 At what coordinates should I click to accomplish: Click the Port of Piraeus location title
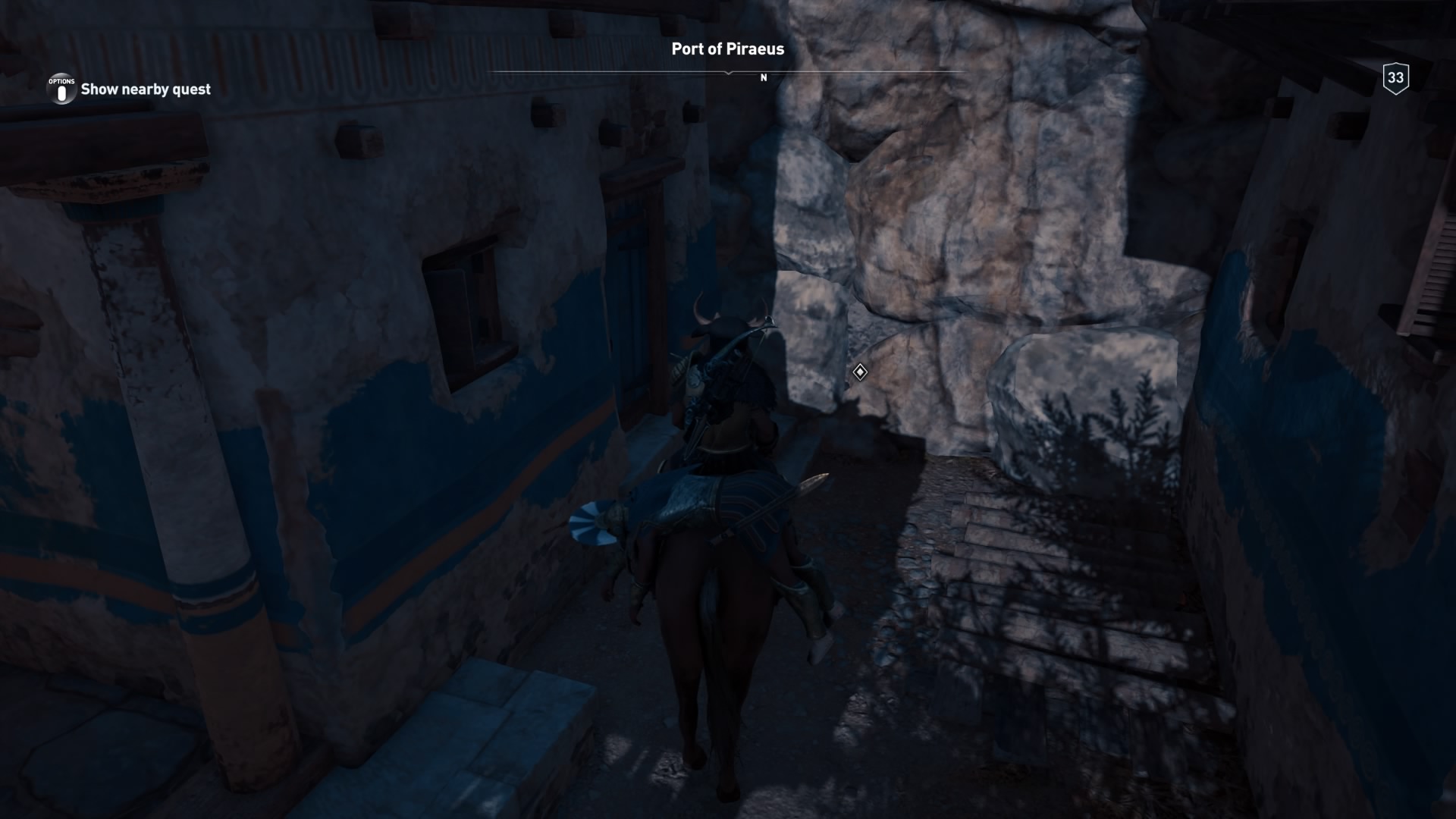726,49
